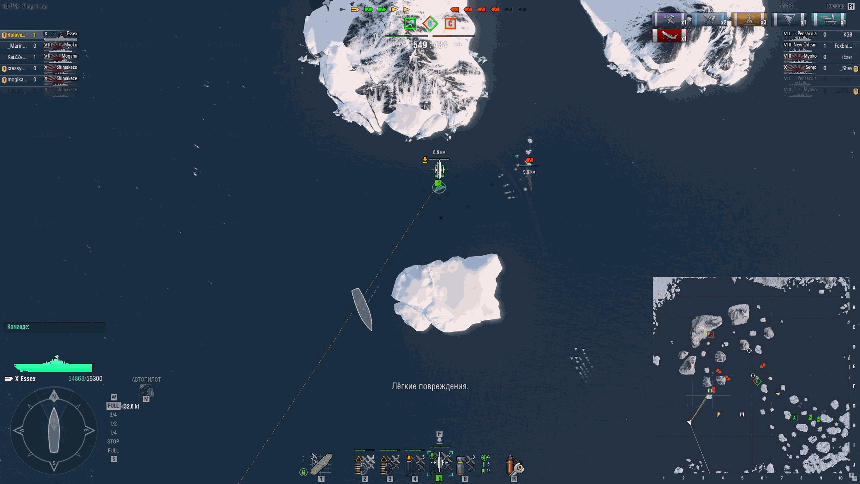
Task: Open the tactical minimap
Action: pyautogui.click(x=755, y=375)
